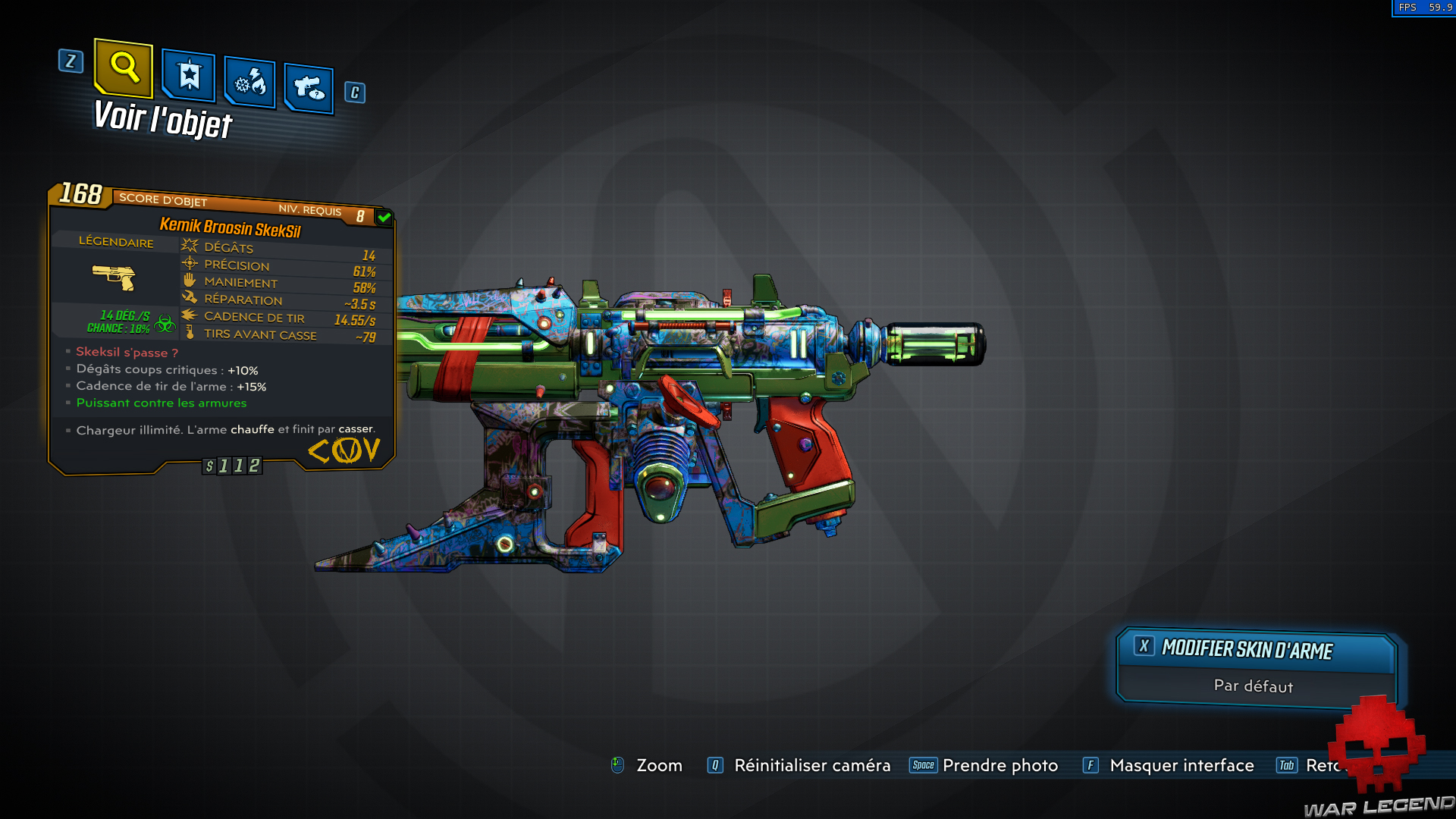
Task: Click the Z key prompt marker
Action: pyautogui.click(x=71, y=62)
